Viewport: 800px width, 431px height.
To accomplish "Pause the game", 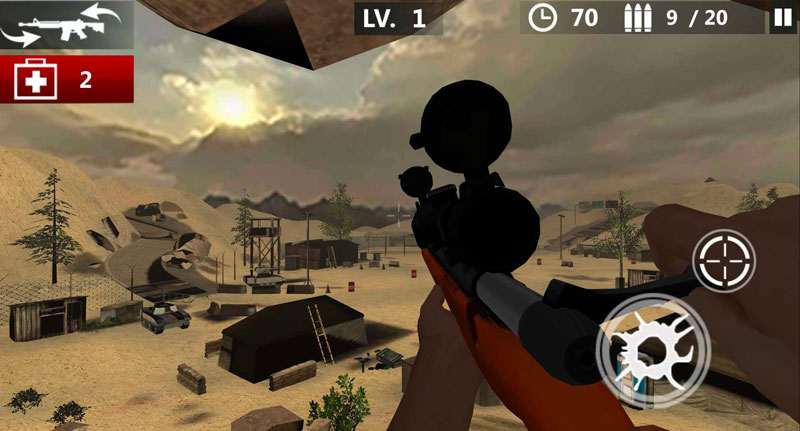I will (x=781, y=17).
